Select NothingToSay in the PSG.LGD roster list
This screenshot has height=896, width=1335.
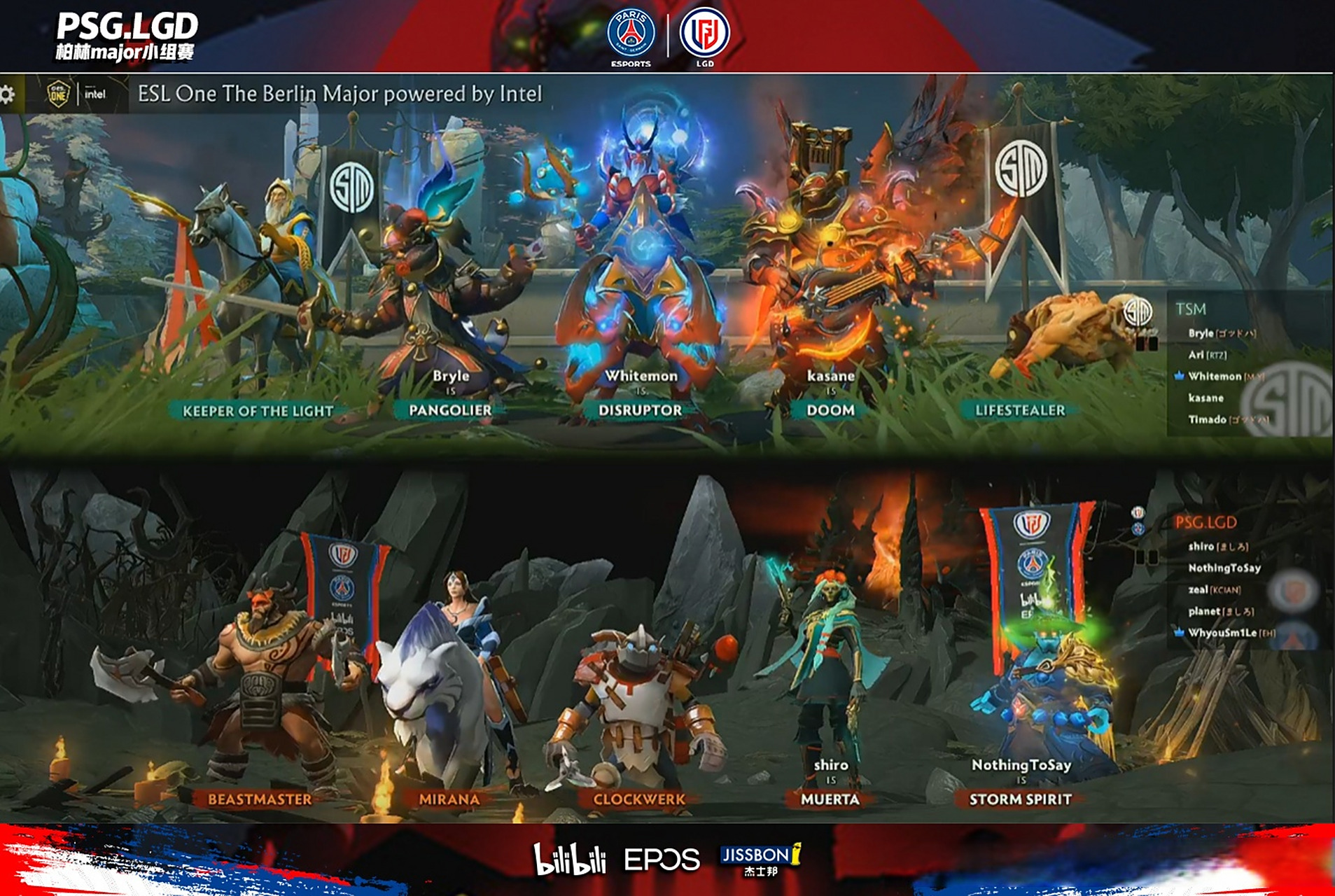pos(1224,568)
